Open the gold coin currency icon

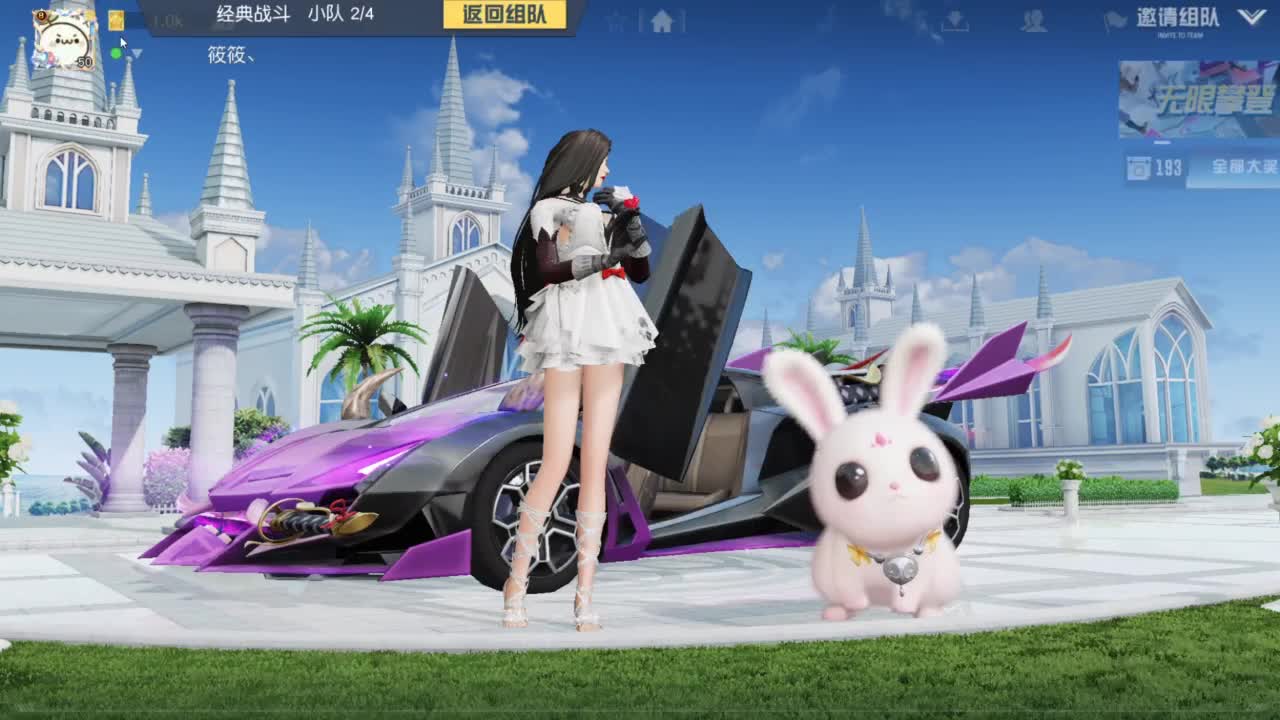tap(117, 20)
